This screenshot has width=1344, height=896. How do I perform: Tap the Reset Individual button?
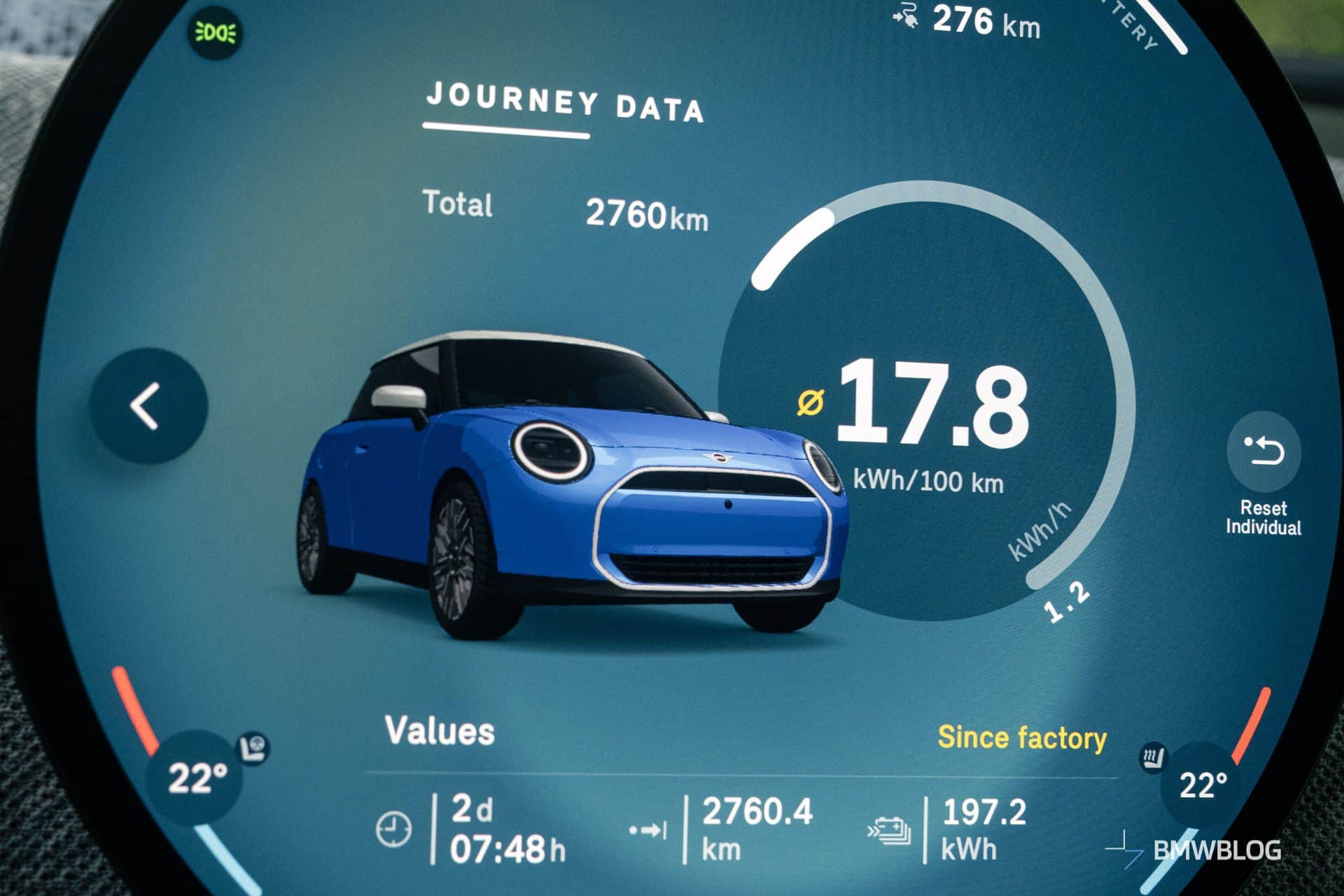coord(1263,452)
